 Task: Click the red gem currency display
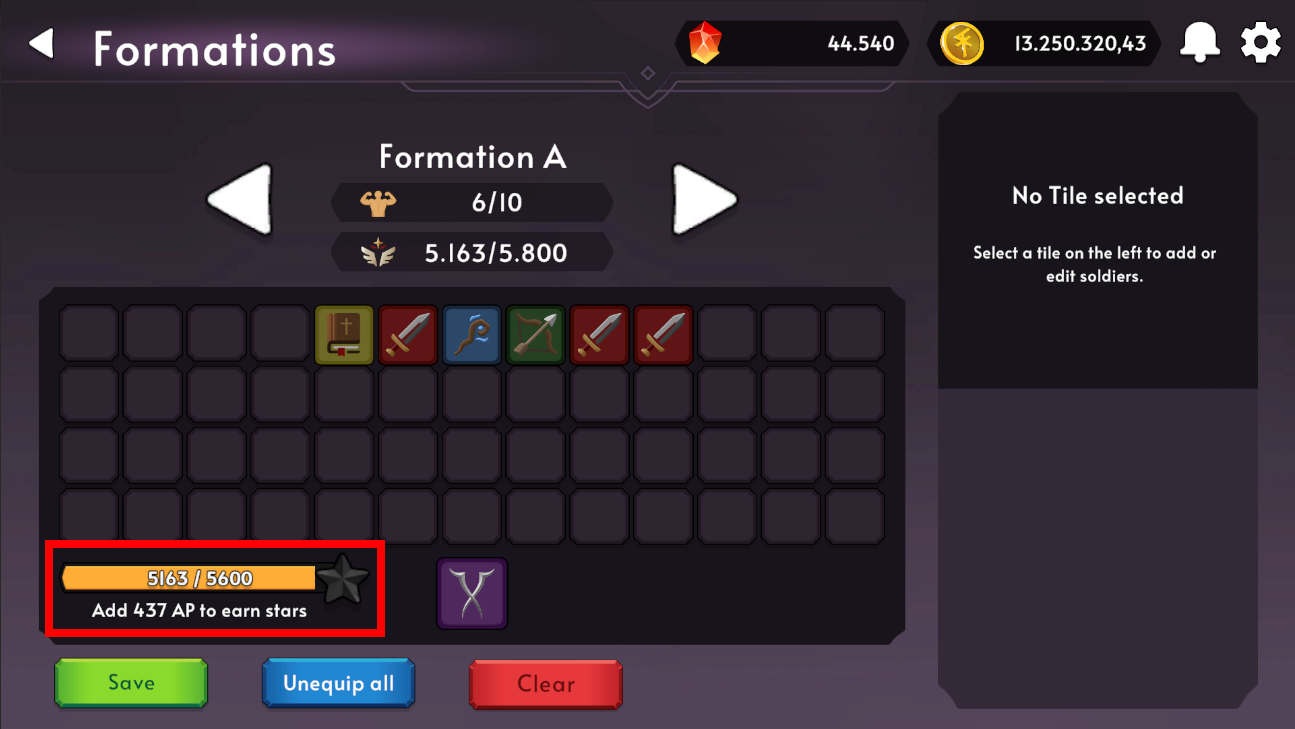point(790,43)
